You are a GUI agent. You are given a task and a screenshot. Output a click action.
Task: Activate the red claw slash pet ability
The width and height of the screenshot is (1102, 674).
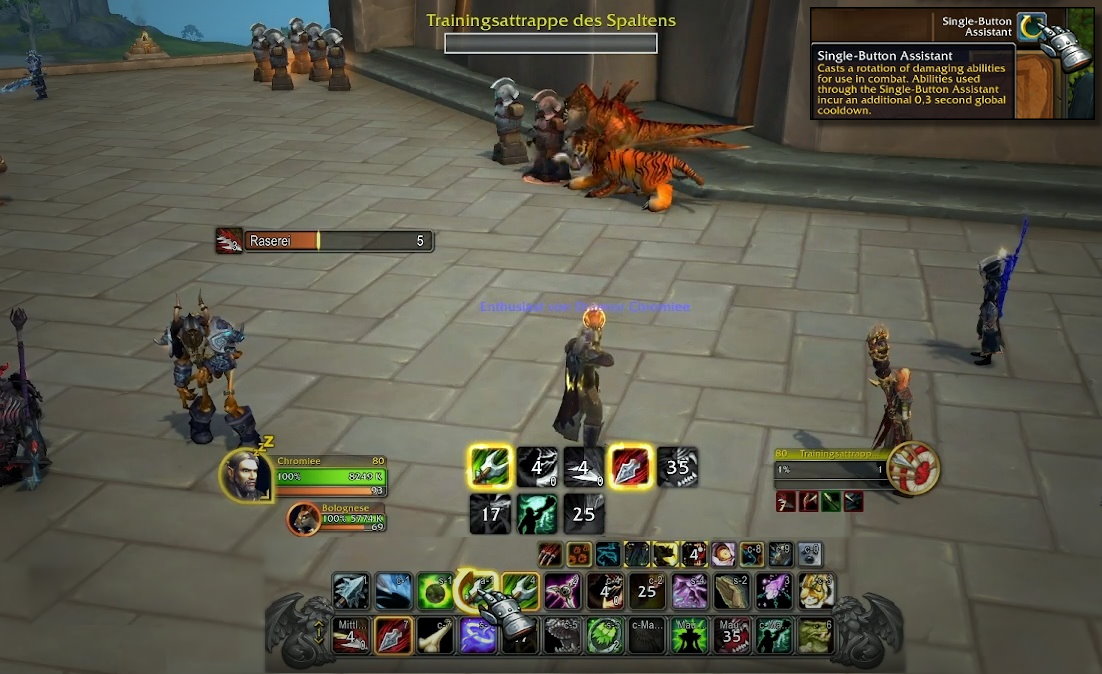pyautogui.click(x=550, y=554)
